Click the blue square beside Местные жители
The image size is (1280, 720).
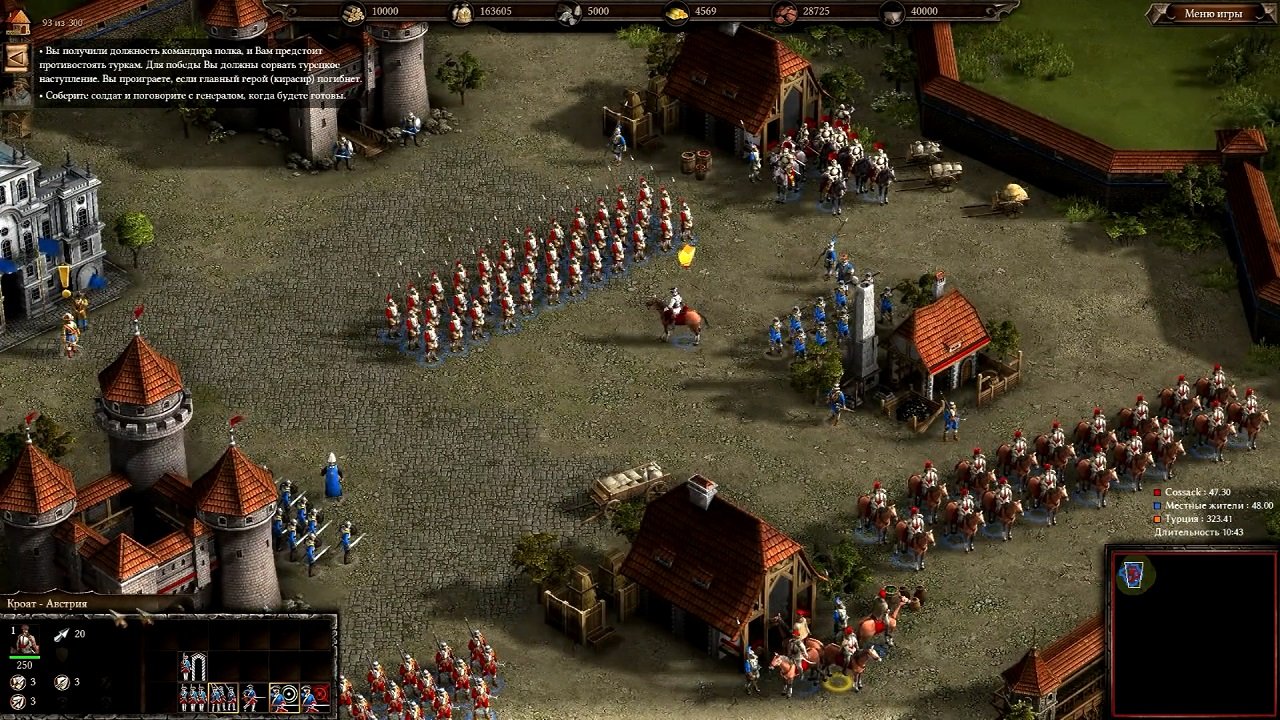point(1157,505)
